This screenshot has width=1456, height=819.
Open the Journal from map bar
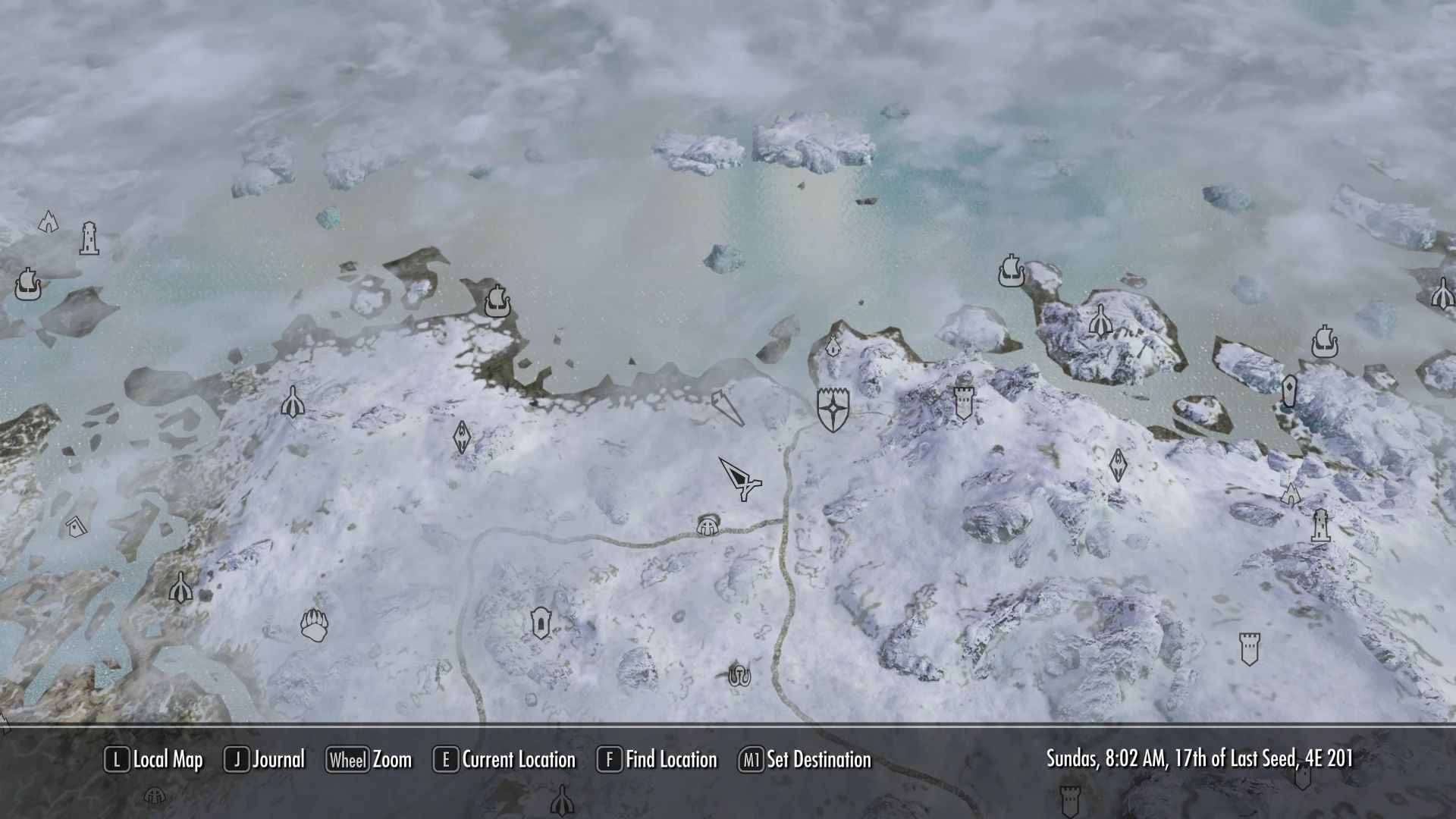click(265, 760)
